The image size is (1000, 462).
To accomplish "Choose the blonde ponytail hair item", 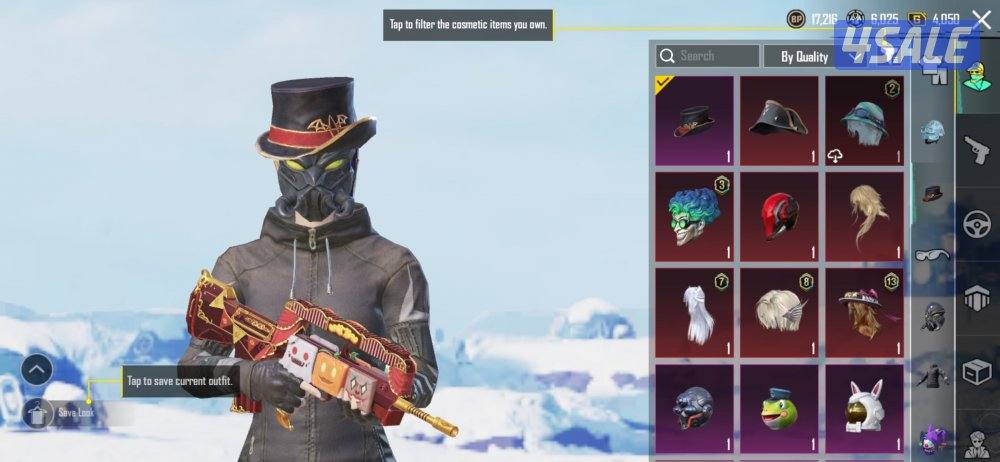I will click(864, 216).
